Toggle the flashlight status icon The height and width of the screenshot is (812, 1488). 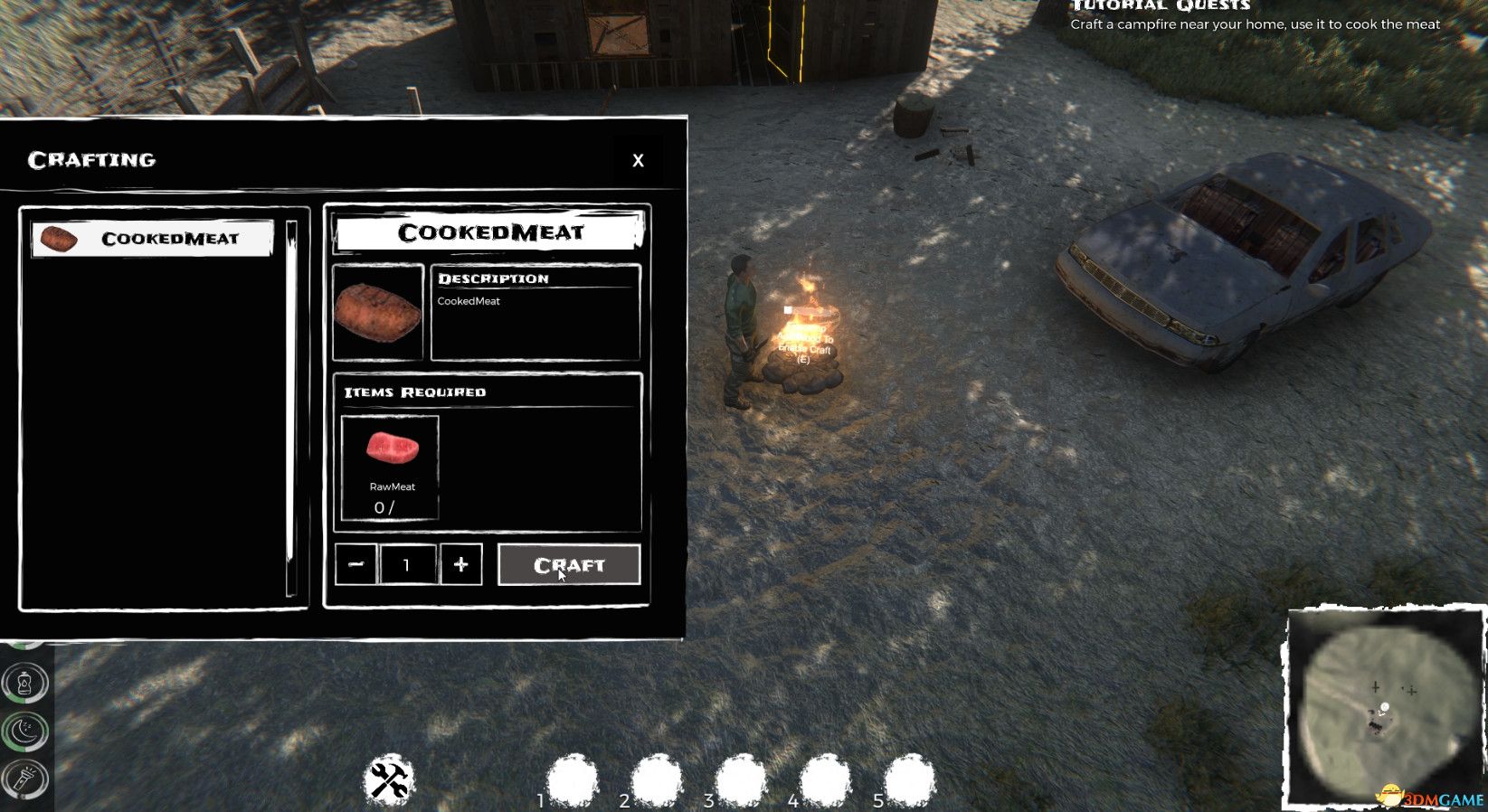coord(24,779)
